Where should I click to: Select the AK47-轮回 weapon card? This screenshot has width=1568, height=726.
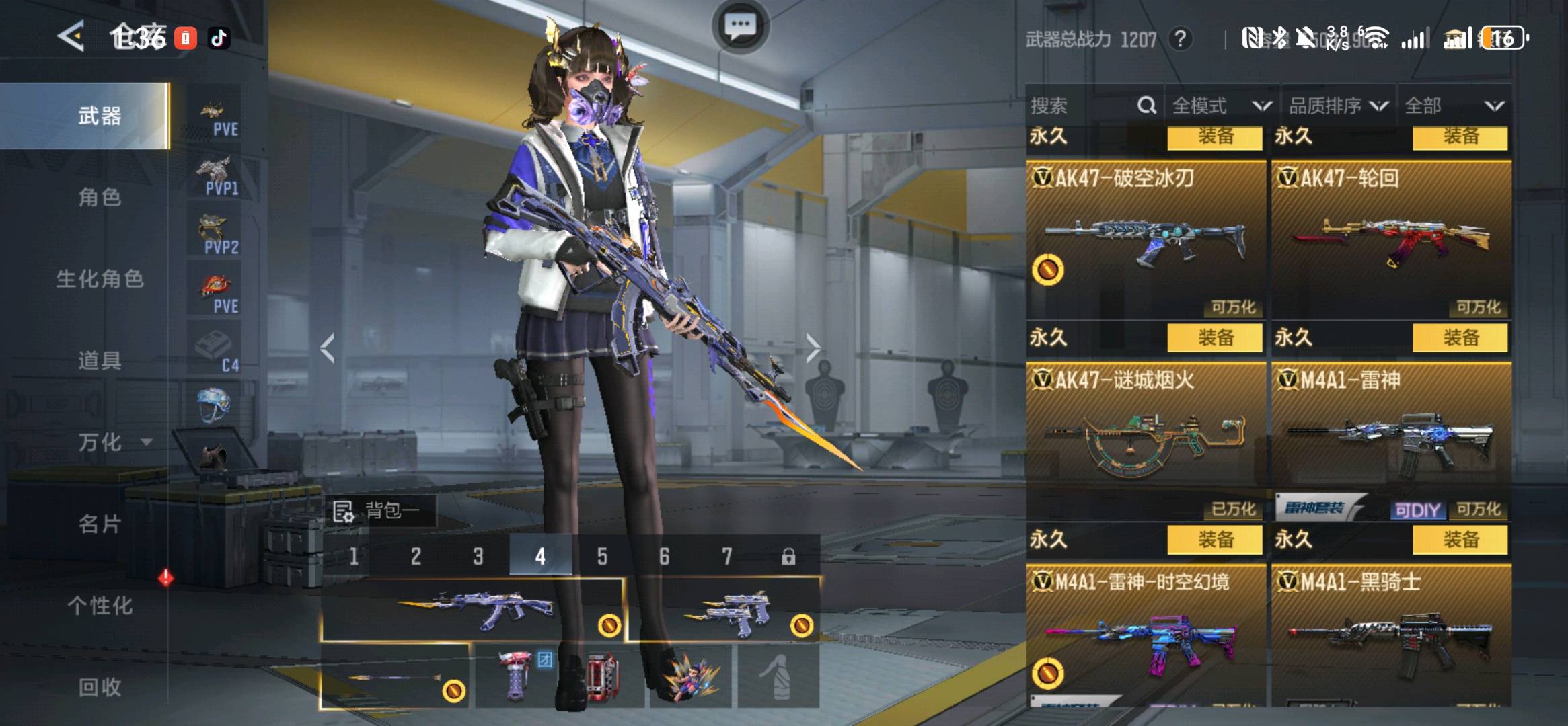click(1390, 239)
